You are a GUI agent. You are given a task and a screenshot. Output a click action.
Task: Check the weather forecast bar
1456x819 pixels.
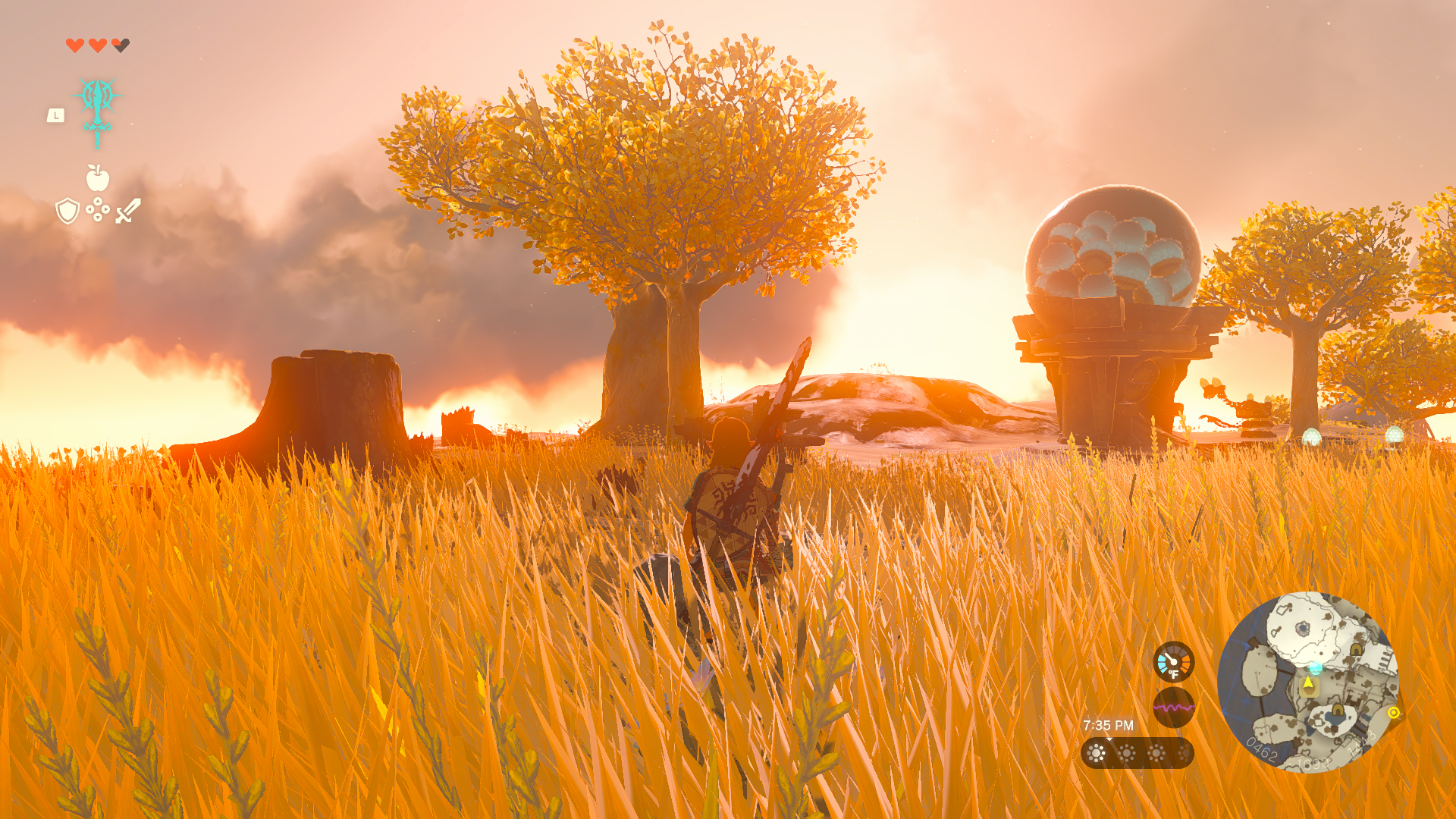(1137, 753)
